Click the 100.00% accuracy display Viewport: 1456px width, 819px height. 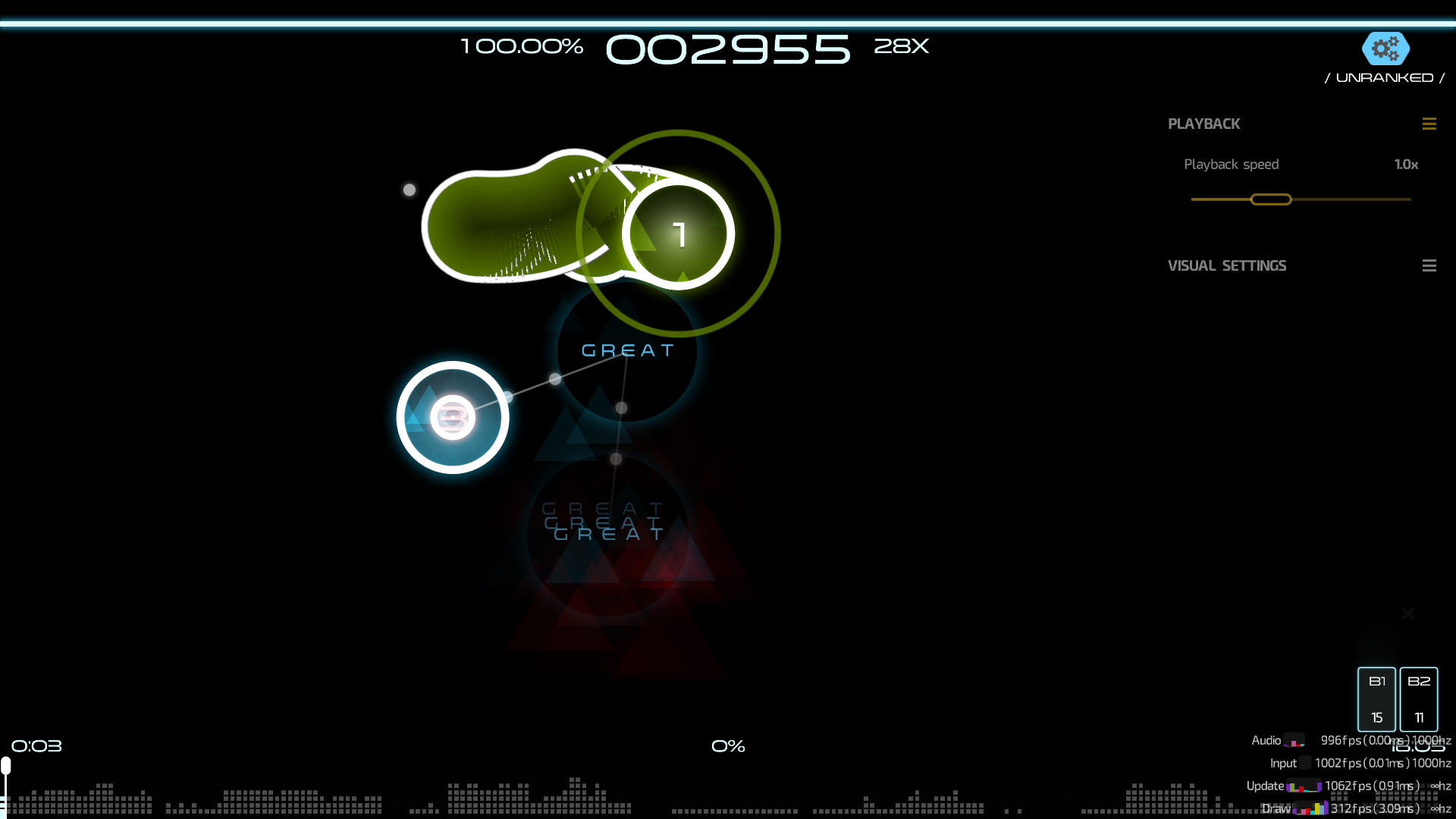[x=521, y=47]
